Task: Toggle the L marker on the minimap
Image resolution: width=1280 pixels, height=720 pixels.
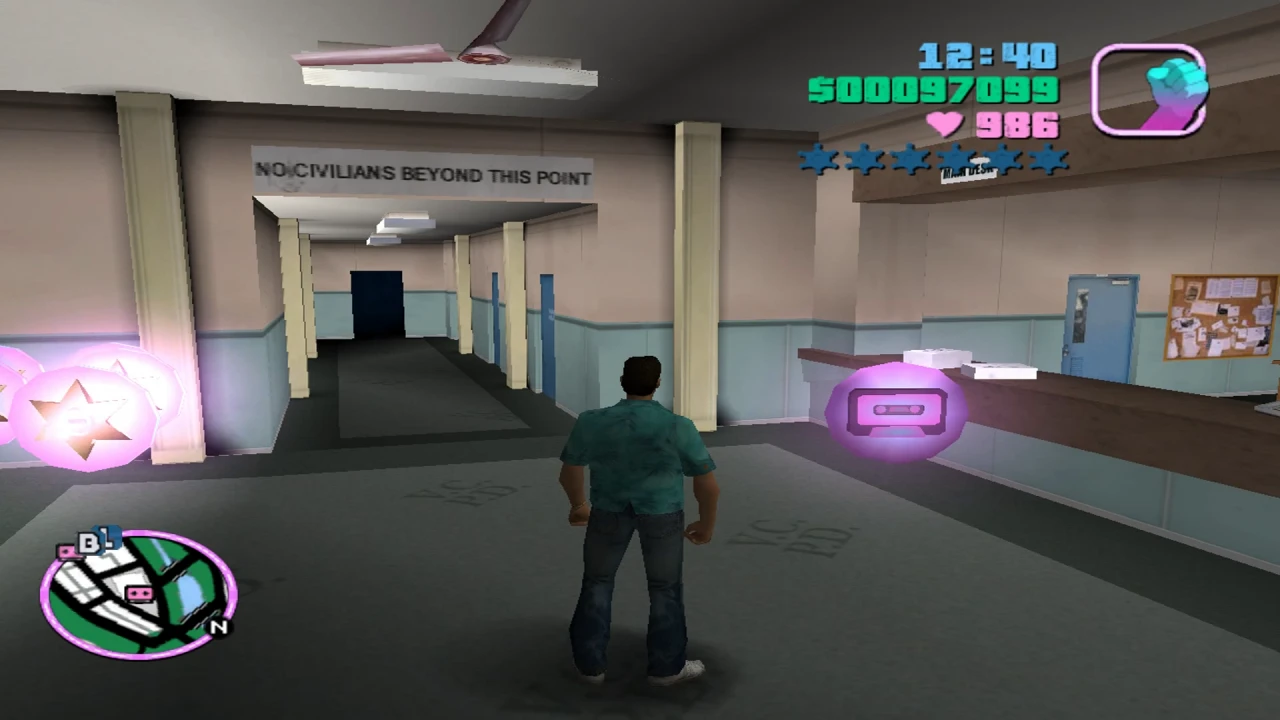Action: pos(108,538)
